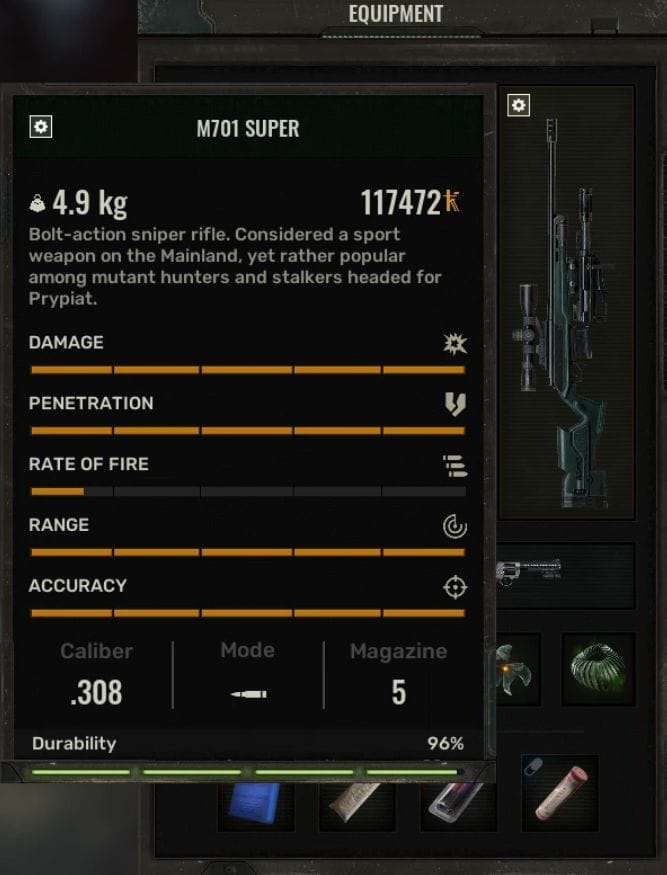667x875 pixels.
Task: Select the equipped sniper rifle slot
Action: tap(567, 300)
